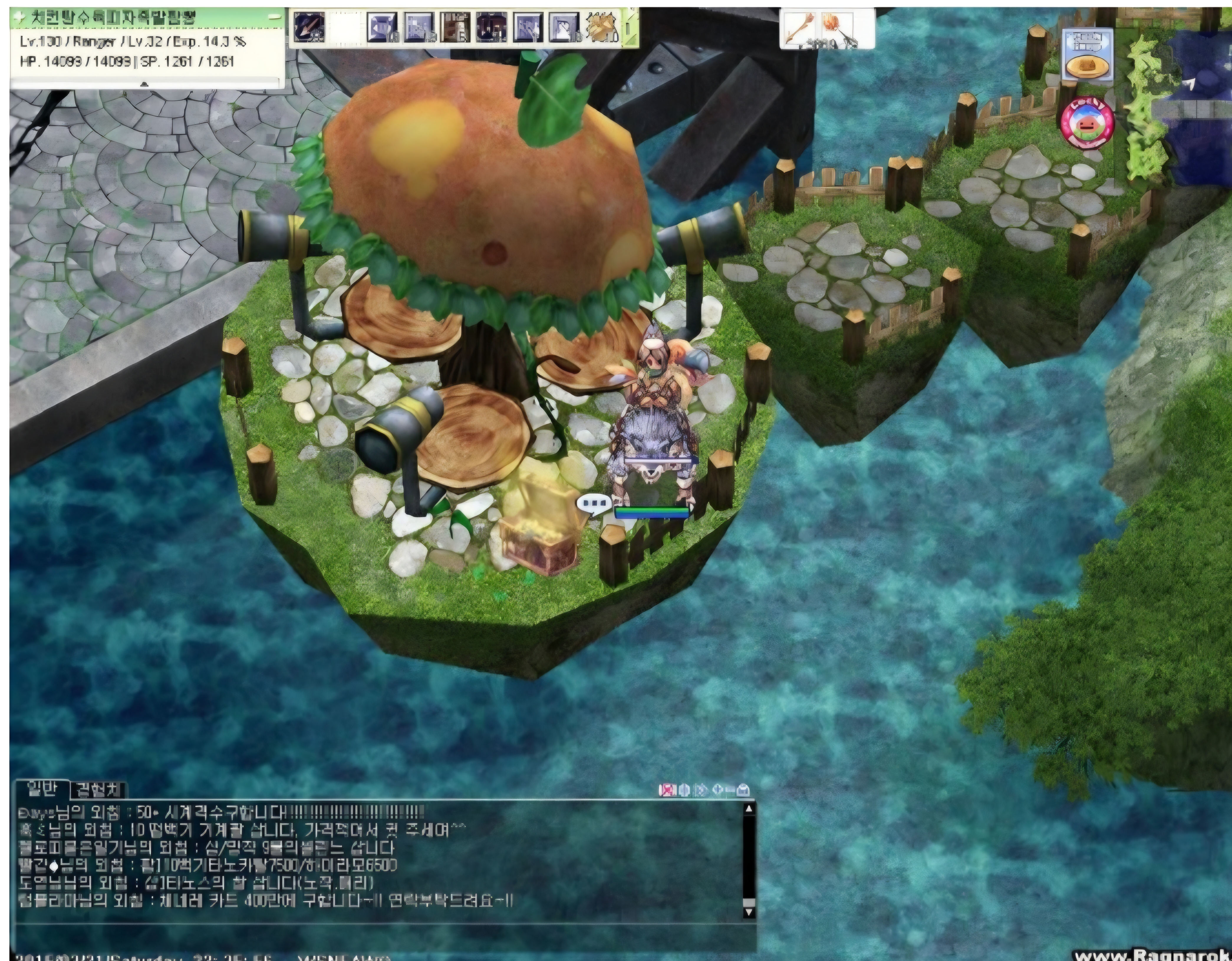Switch to the 일반 chat tab

[41, 788]
